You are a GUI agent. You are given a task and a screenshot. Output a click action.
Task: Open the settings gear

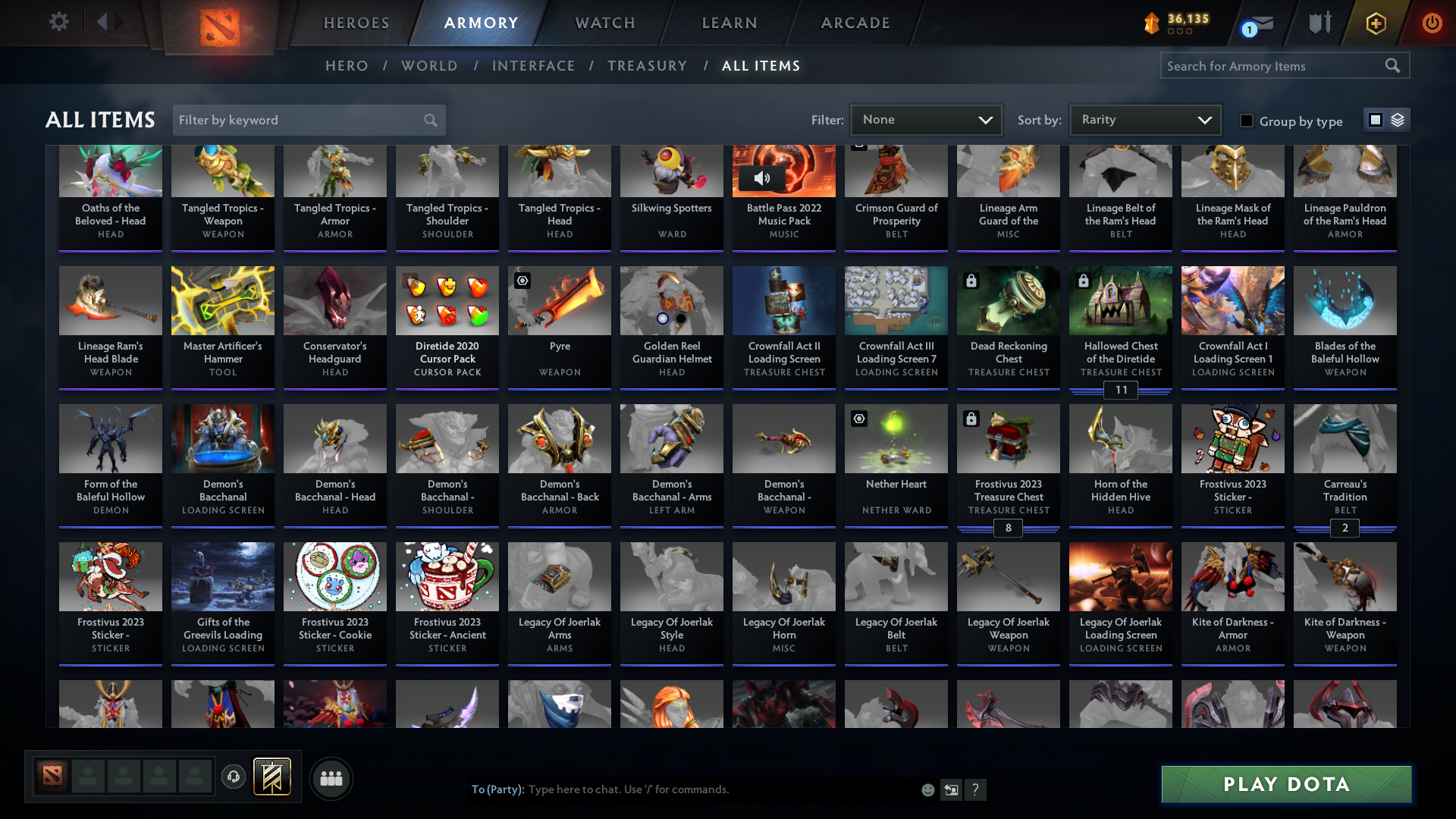coord(59,22)
